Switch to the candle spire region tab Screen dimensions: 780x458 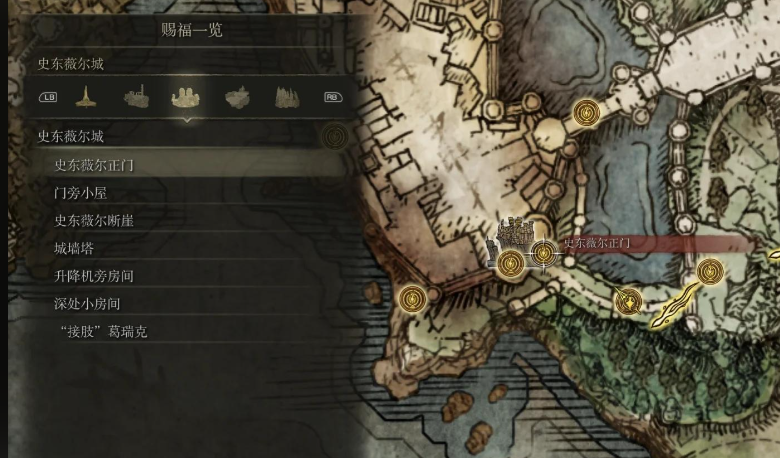(86, 97)
